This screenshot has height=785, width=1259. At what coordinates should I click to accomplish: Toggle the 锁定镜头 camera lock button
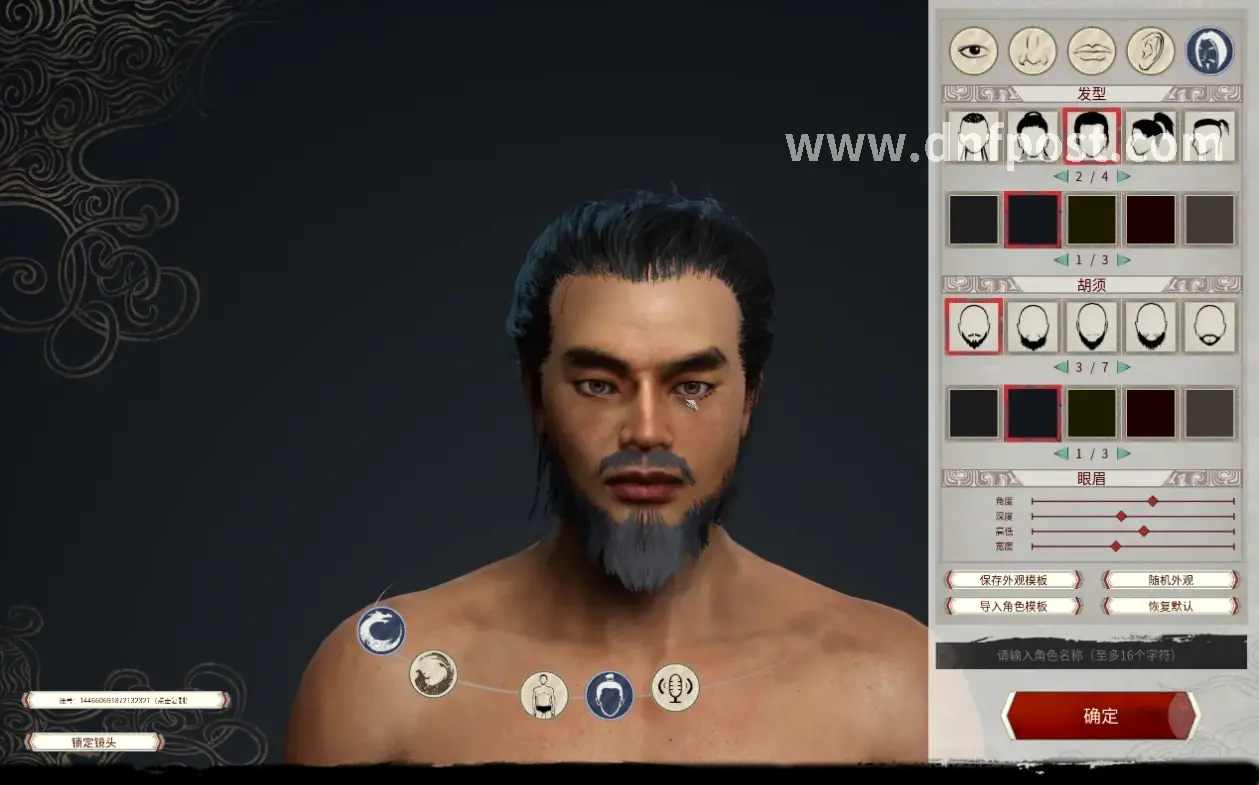tap(94, 742)
